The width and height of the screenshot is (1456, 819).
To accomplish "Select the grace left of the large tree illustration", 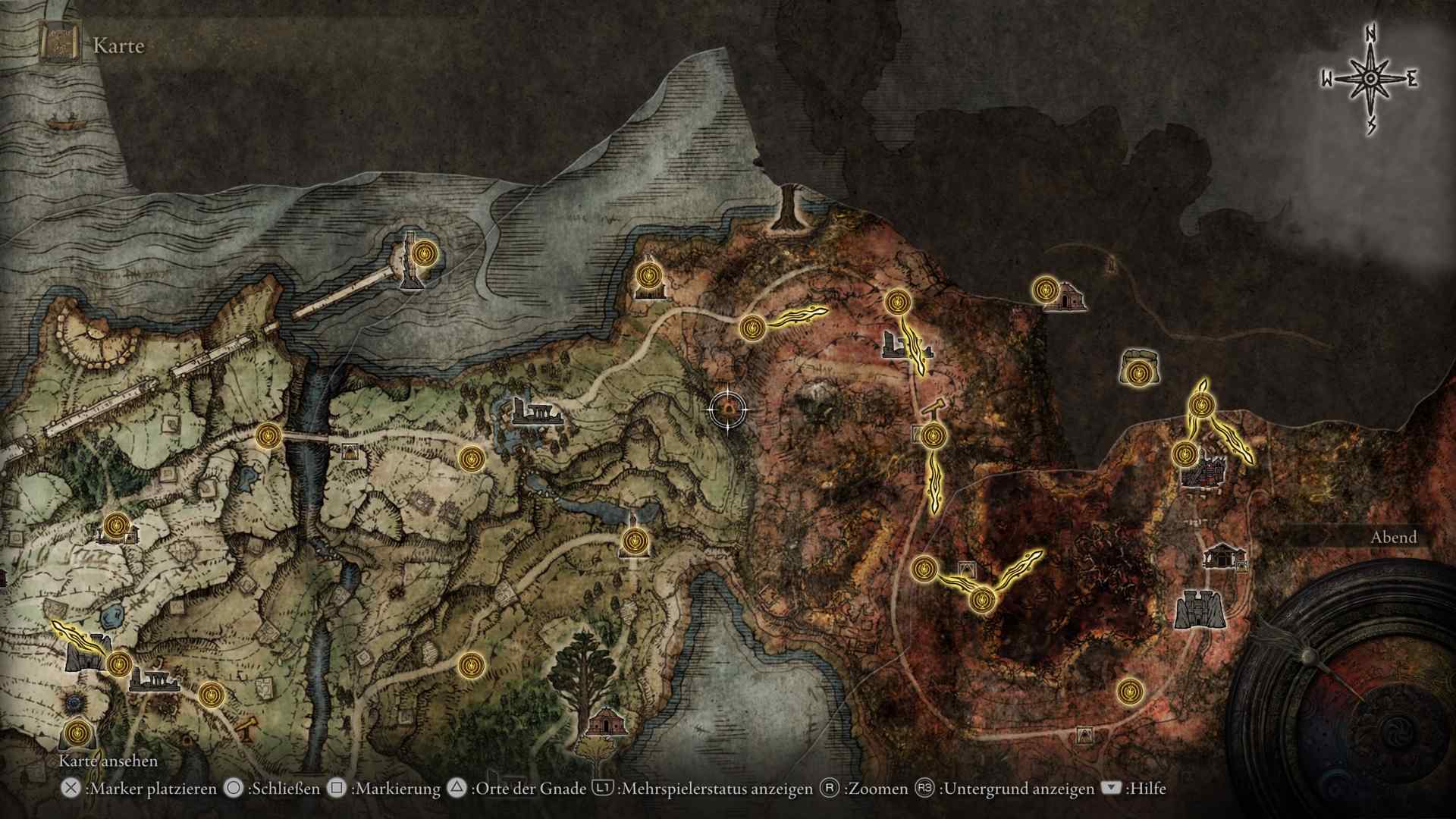I will tap(471, 666).
